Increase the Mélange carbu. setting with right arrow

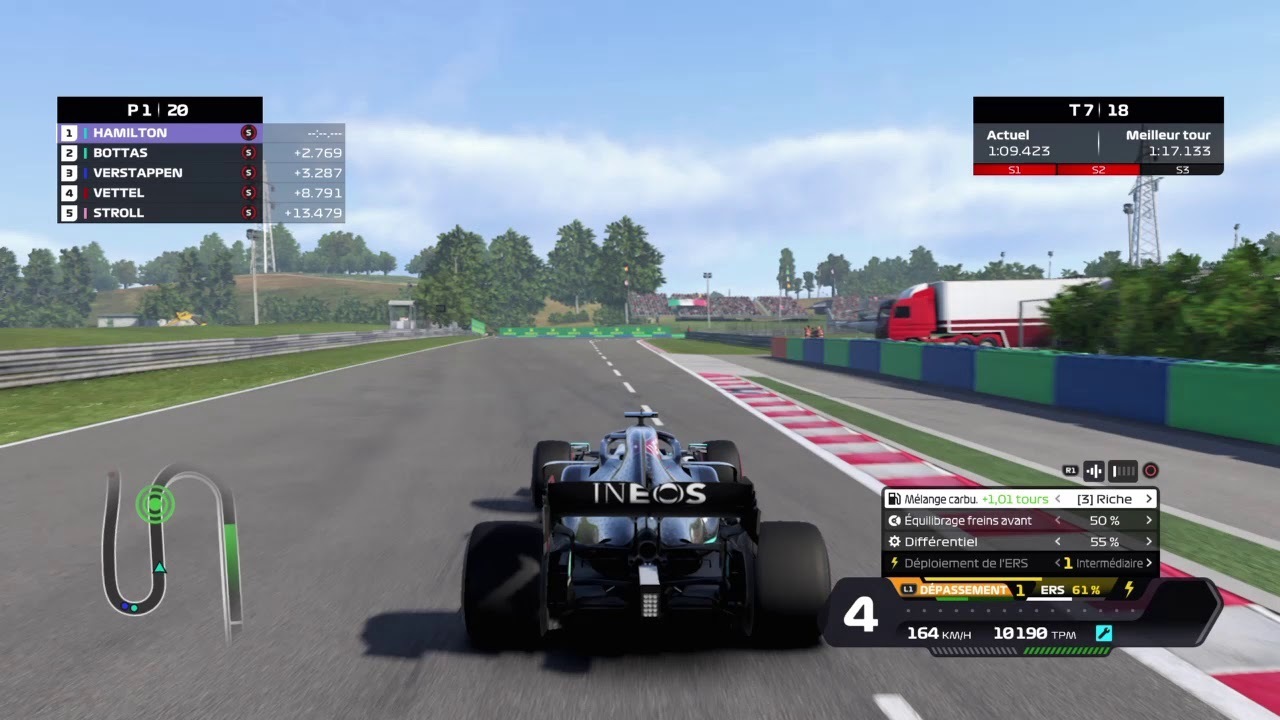(1149, 499)
